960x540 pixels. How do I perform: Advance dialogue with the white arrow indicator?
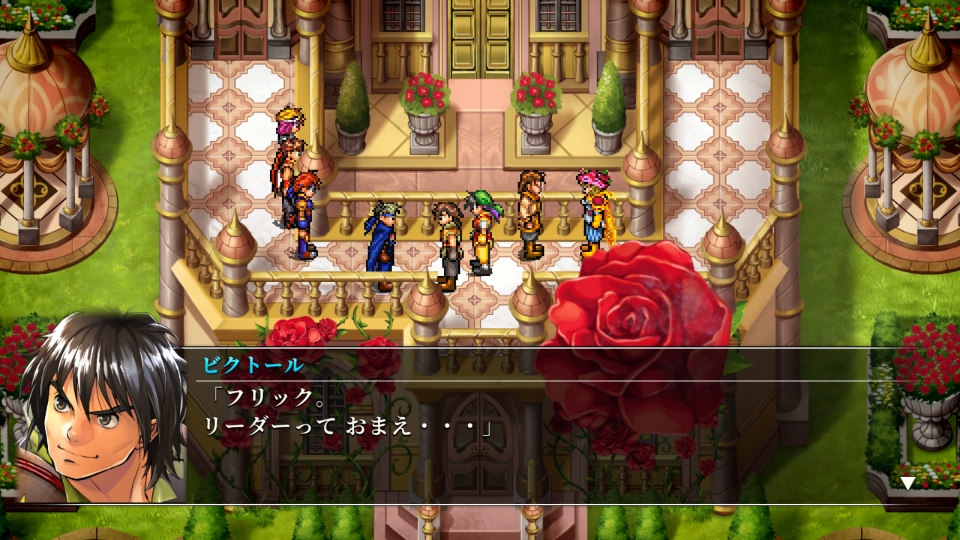(x=907, y=483)
